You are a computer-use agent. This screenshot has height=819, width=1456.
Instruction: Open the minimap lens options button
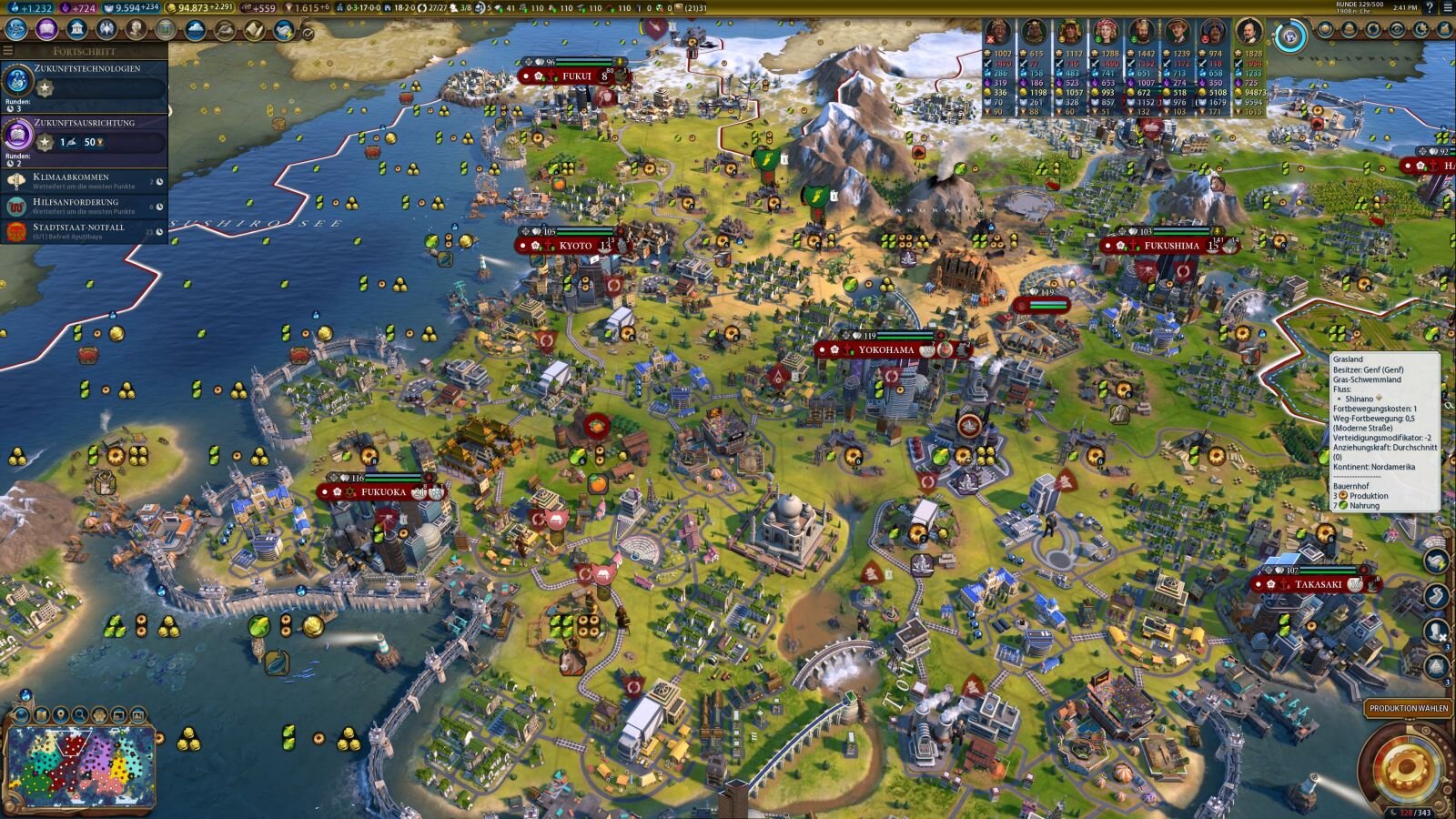(22, 715)
